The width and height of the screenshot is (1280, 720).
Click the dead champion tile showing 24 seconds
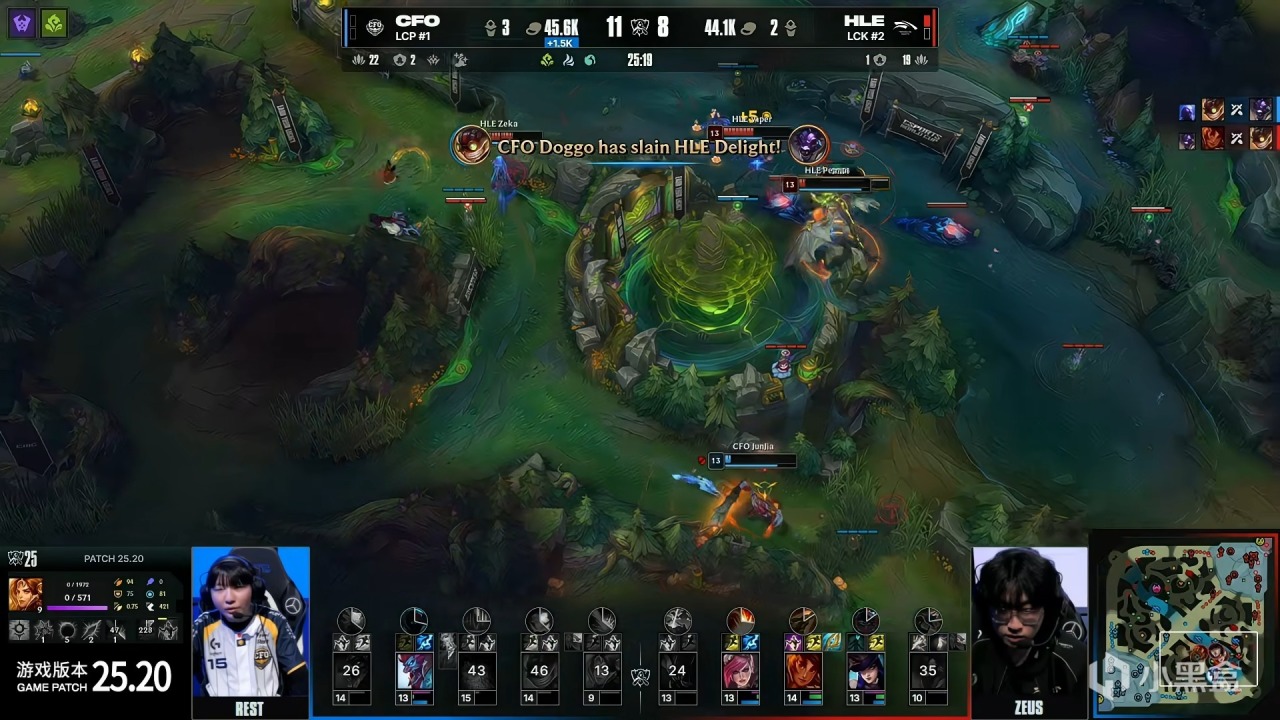tap(677, 670)
